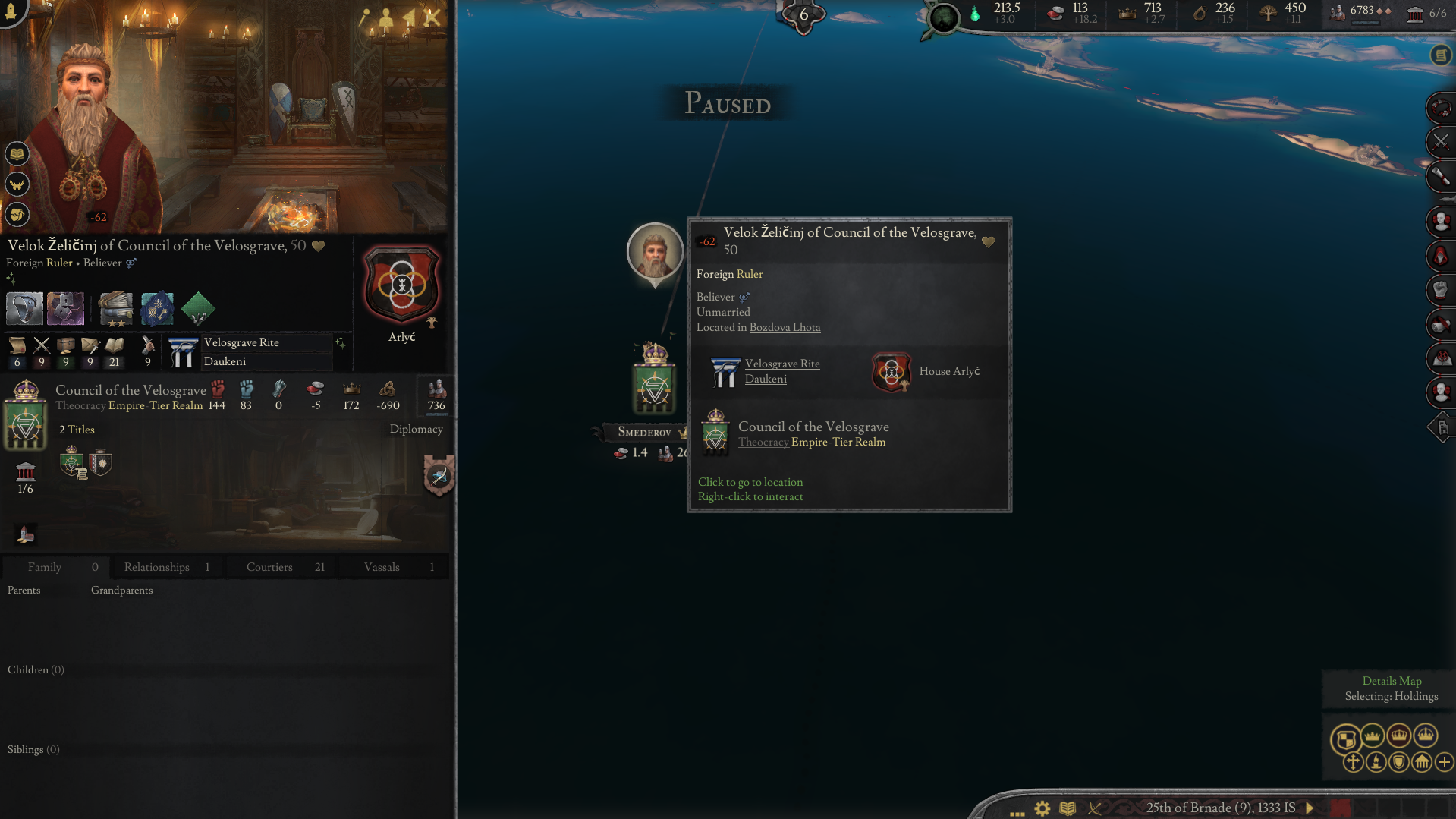1456x819 pixels.
Task: Open the encyclopedia book icon near the date
Action: pyautogui.click(x=1068, y=808)
